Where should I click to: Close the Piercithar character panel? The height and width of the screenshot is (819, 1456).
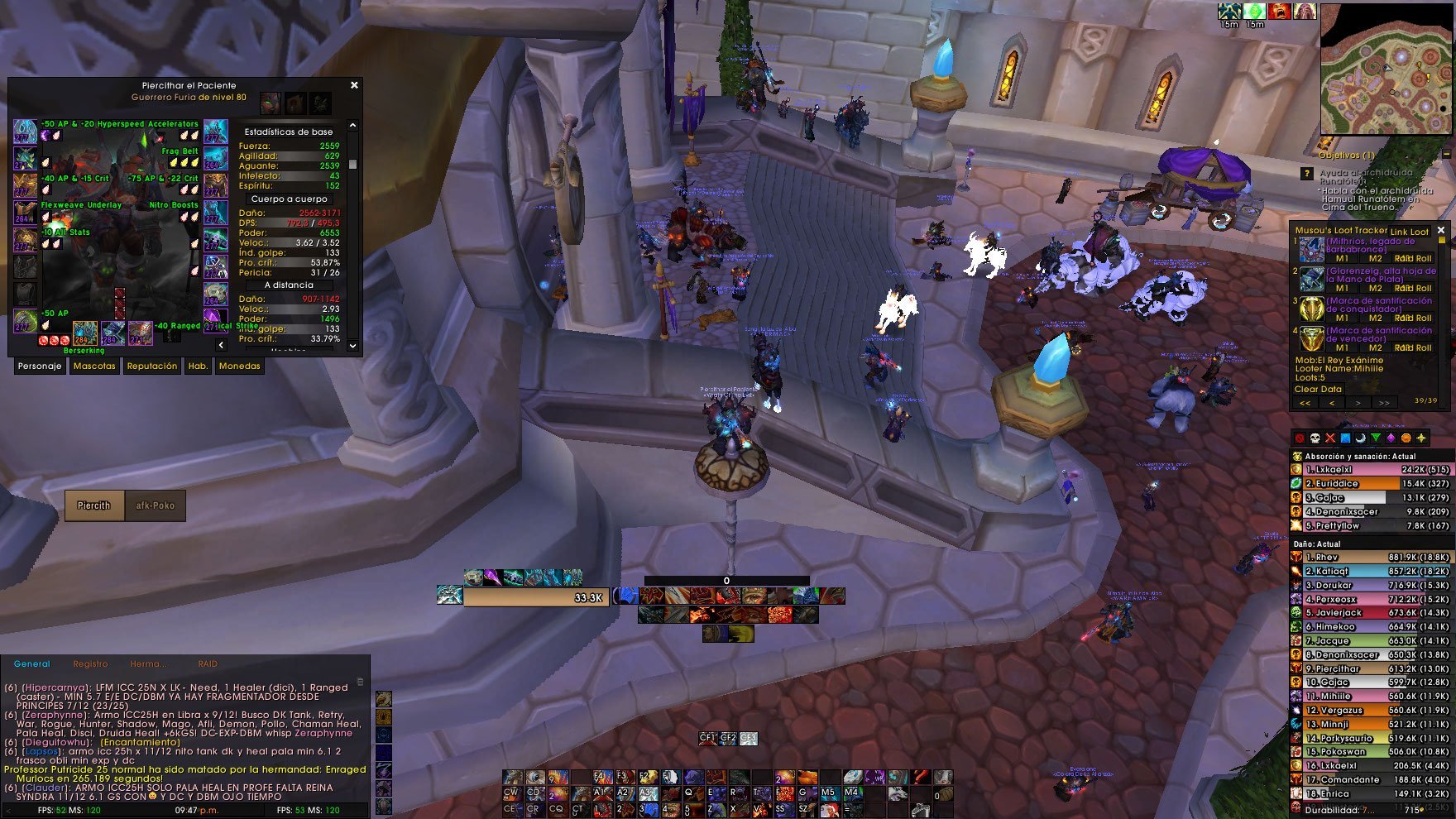[x=354, y=85]
